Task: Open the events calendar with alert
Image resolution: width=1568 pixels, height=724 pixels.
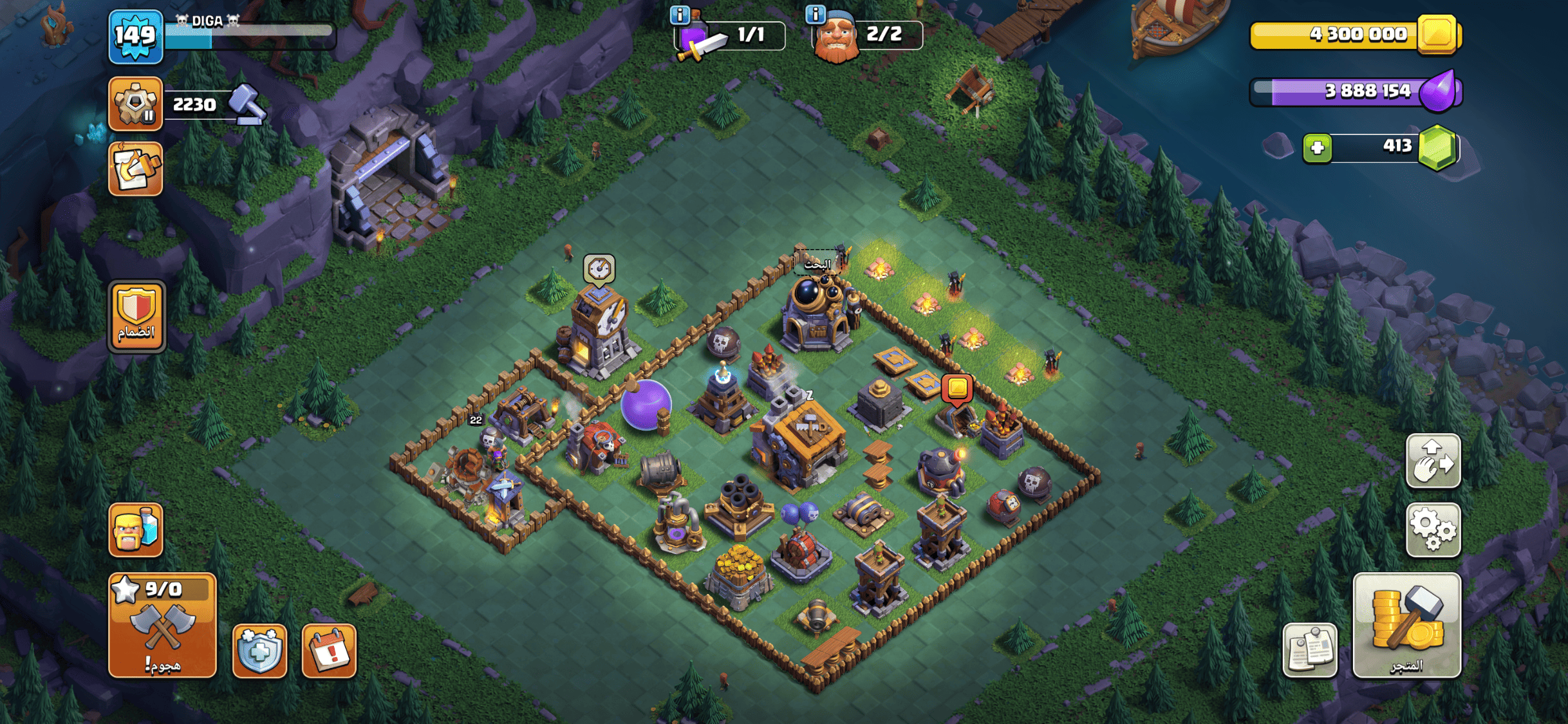Action: (x=329, y=651)
